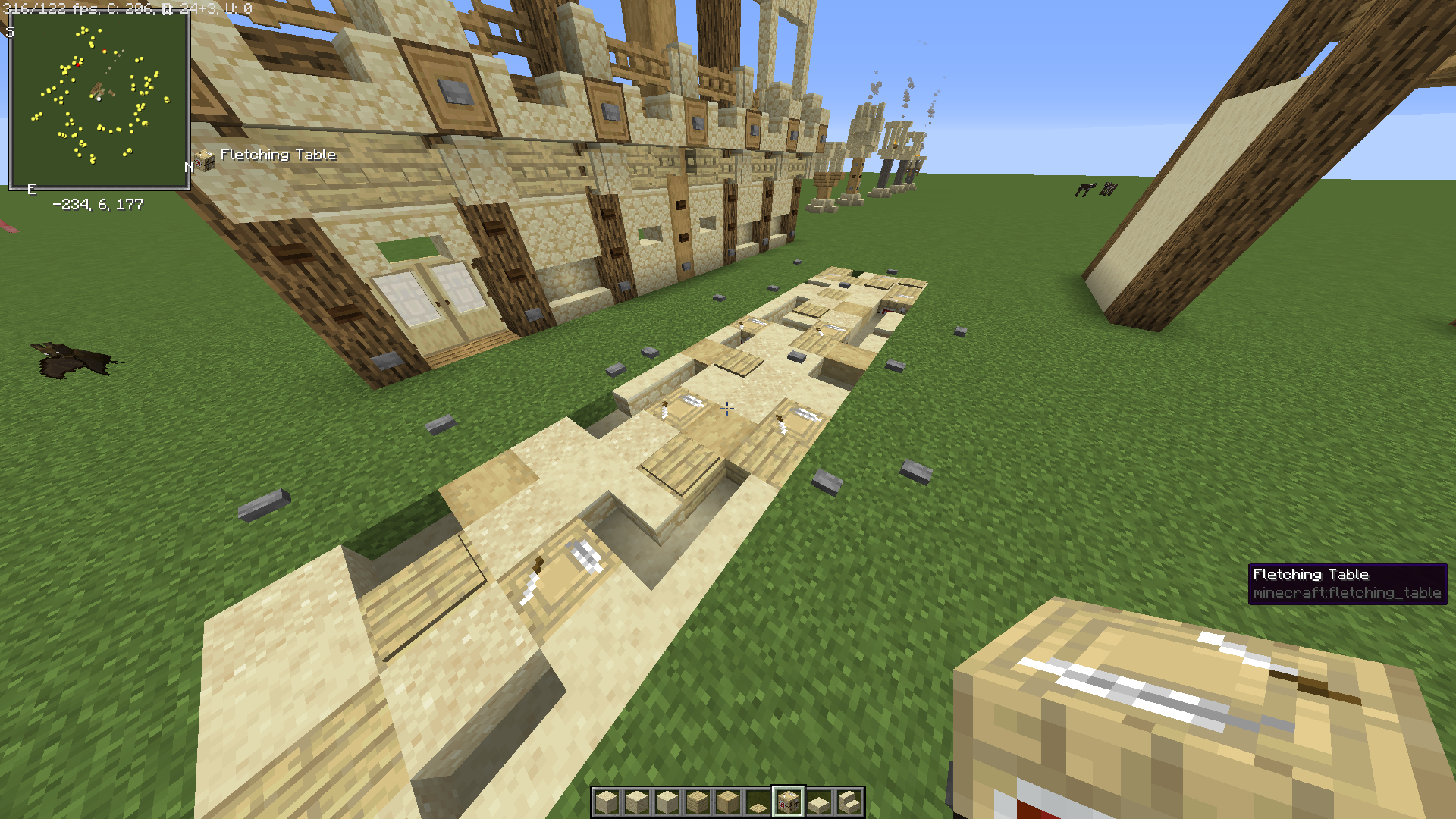The height and width of the screenshot is (819, 1456).
Task: Click the S direction label on the minimap
Action: point(10,32)
